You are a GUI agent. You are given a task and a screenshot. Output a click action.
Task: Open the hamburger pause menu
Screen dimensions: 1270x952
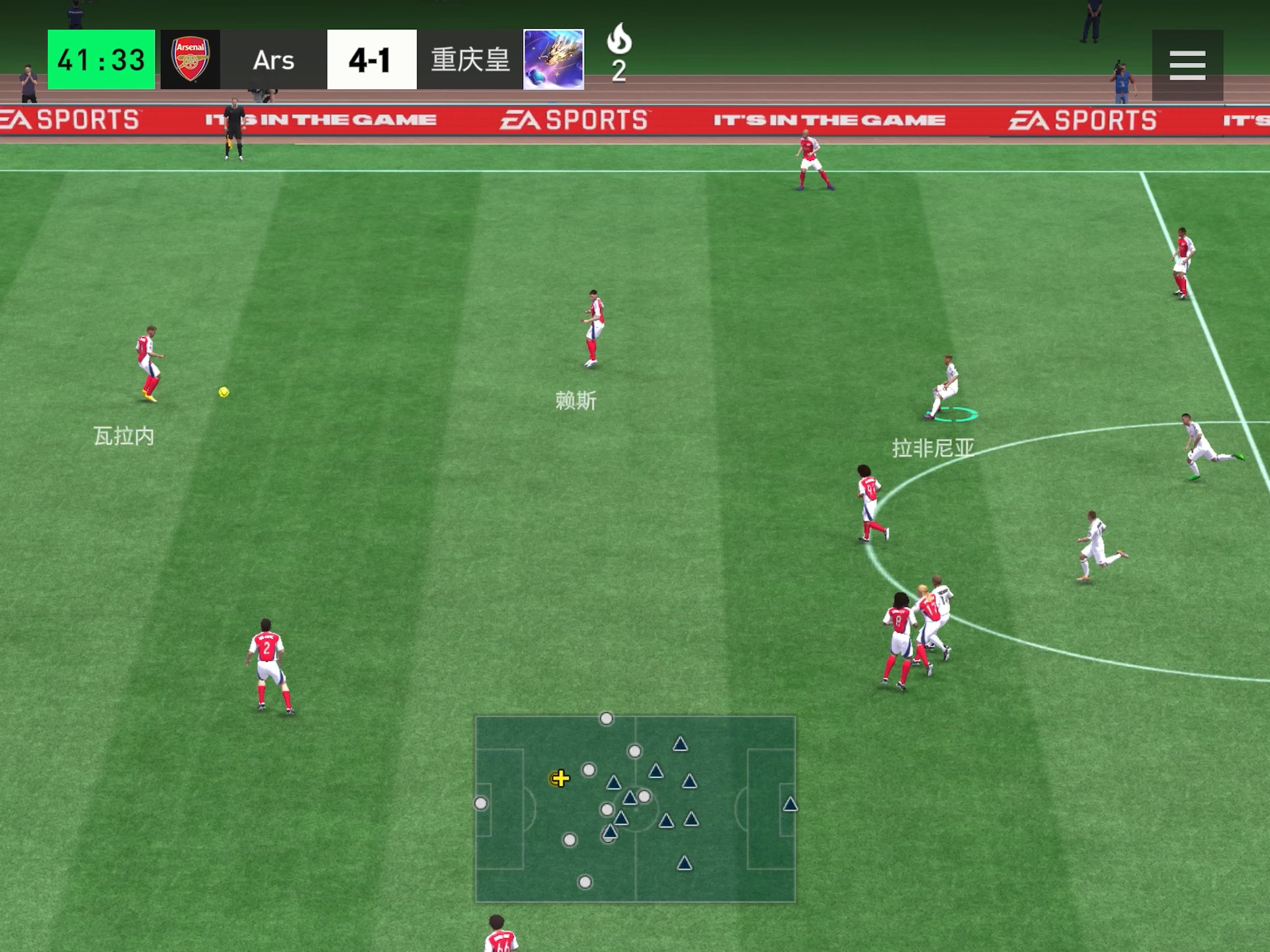click(1187, 65)
